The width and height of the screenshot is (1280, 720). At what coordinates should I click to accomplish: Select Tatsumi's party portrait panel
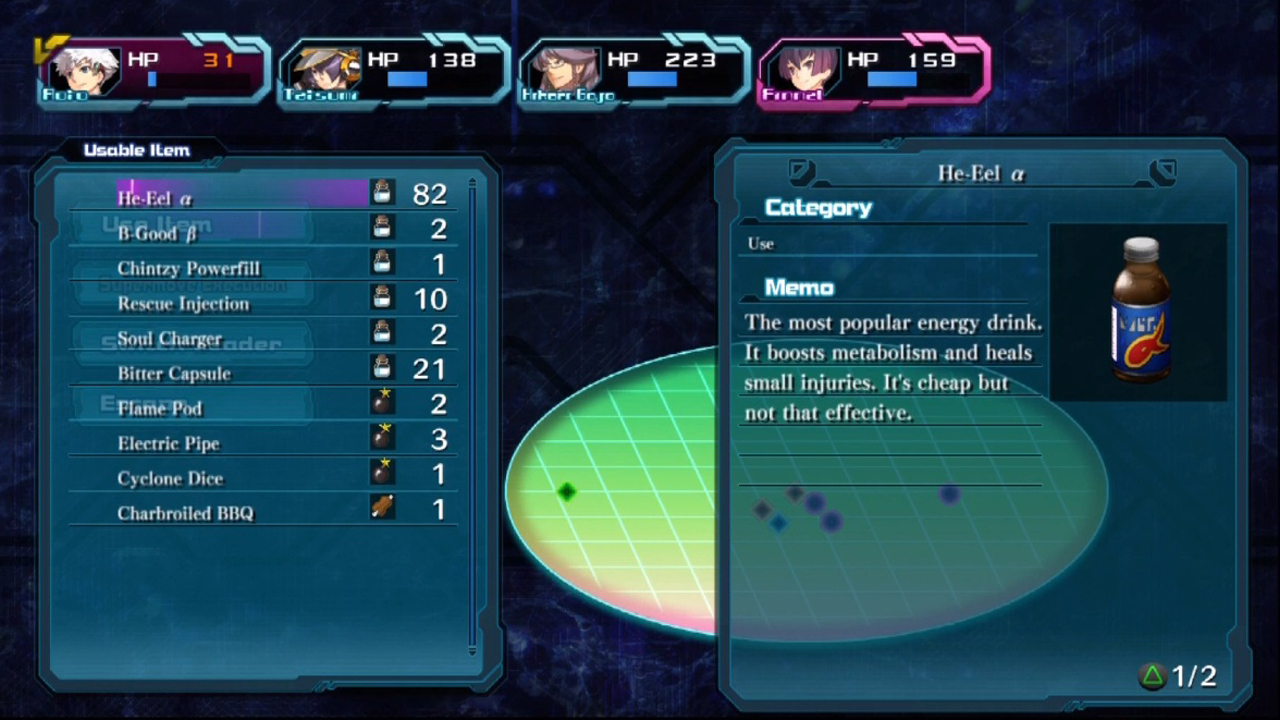[x=393, y=70]
